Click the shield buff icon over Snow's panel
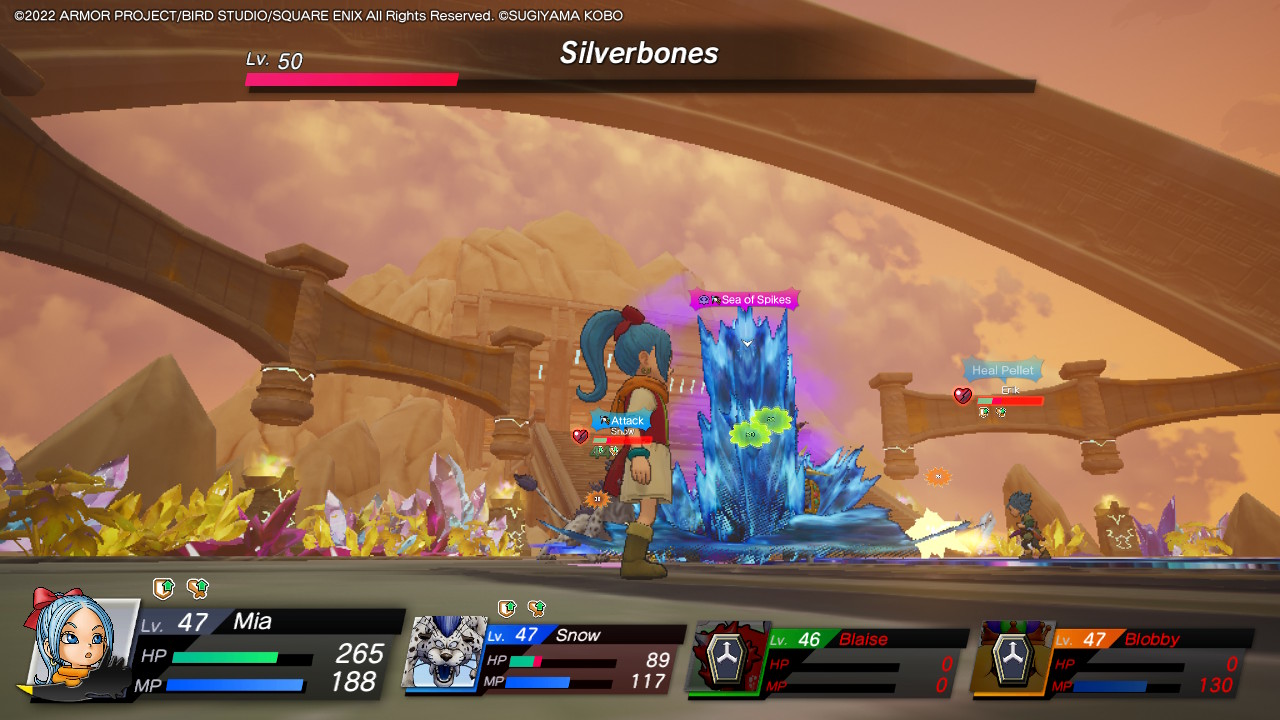Image resolution: width=1280 pixels, height=720 pixels. (x=507, y=608)
